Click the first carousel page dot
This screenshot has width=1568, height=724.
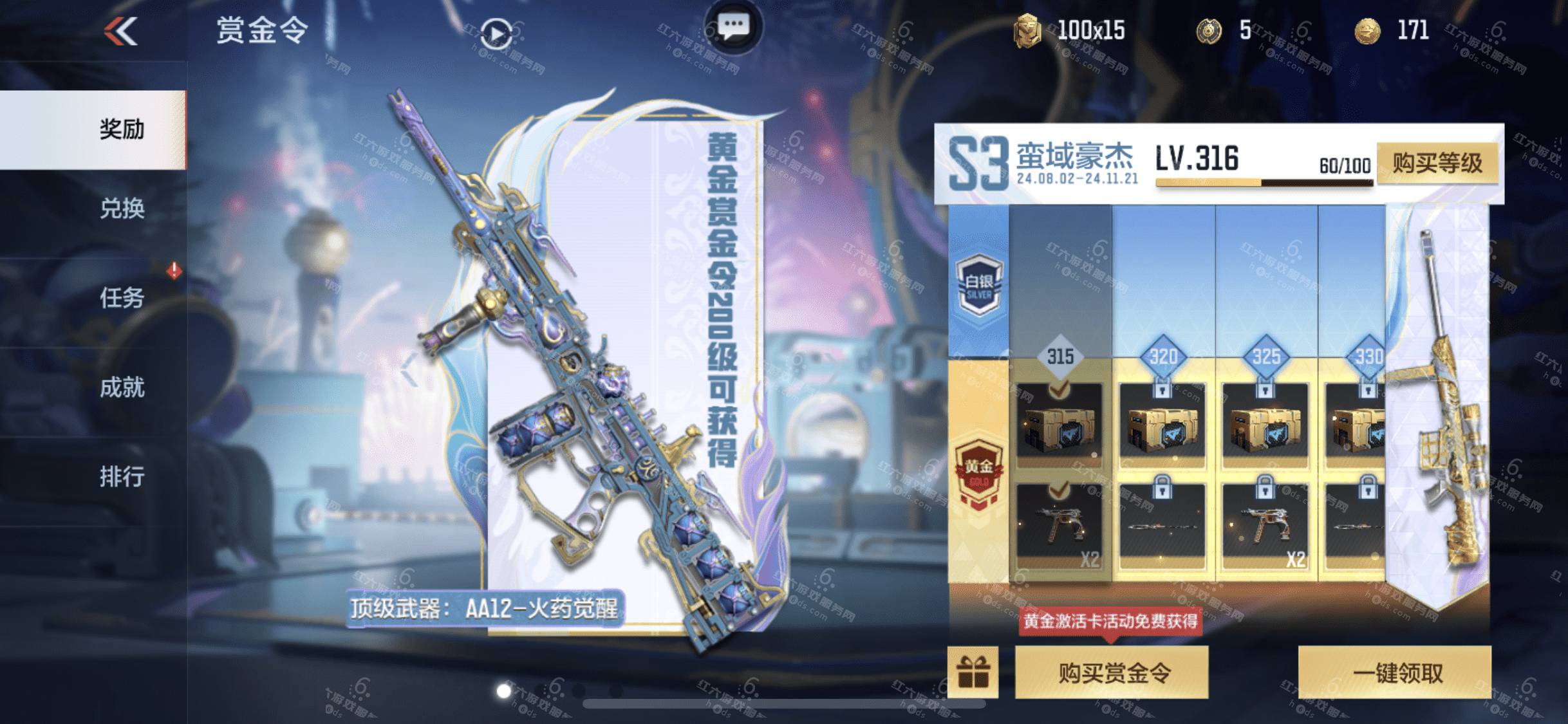pyautogui.click(x=504, y=691)
